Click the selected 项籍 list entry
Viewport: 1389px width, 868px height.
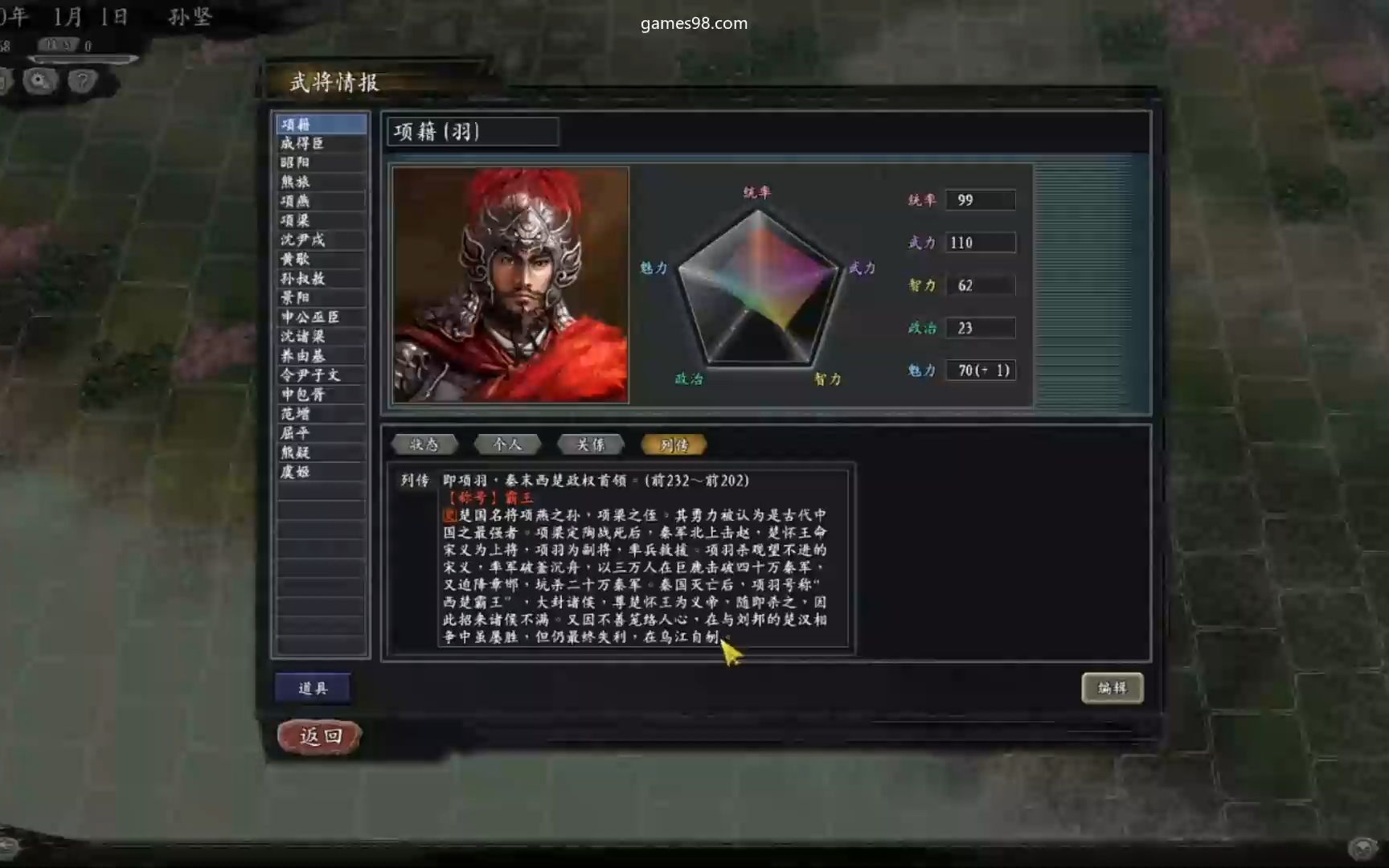tap(321, 123)
